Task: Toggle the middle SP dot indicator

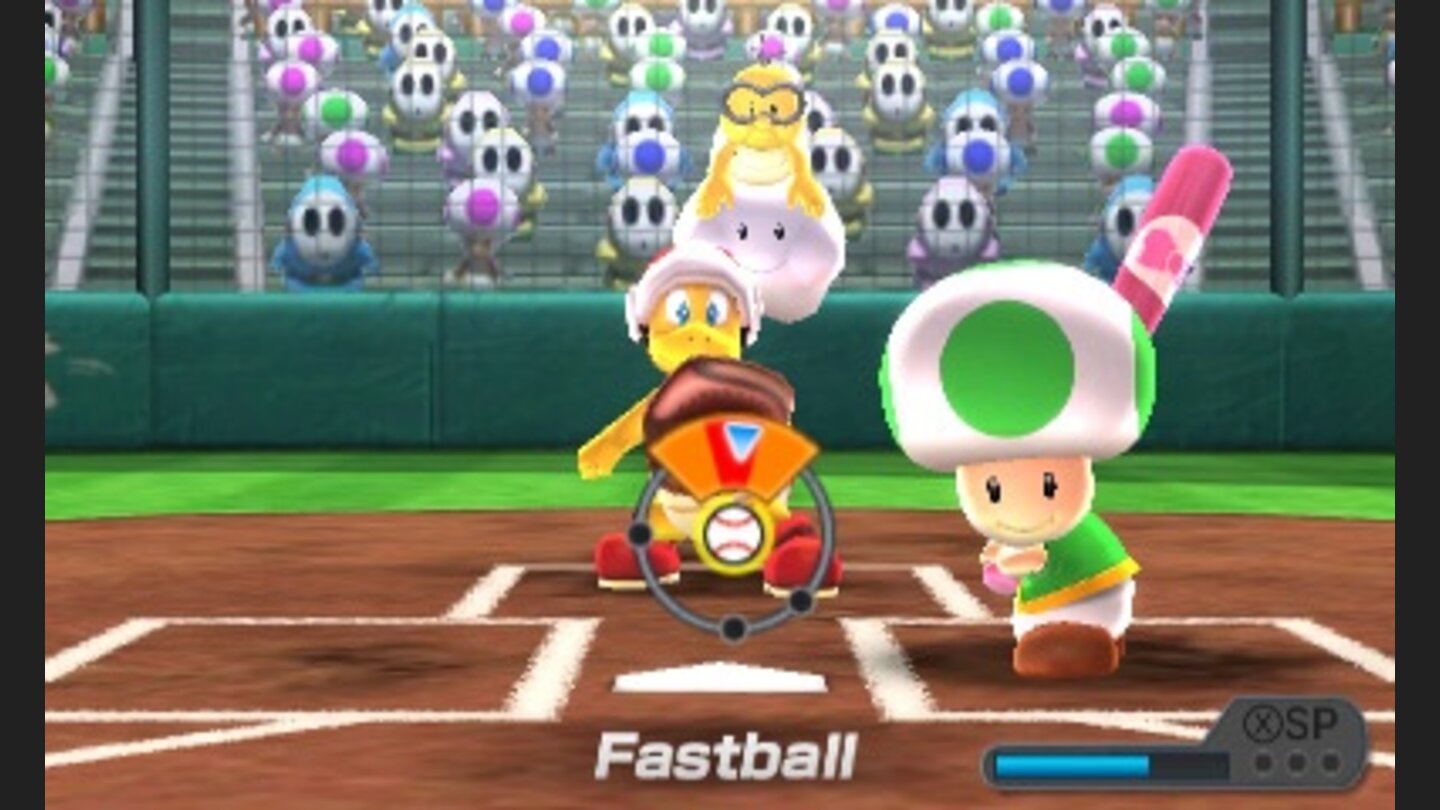Action: [1299, 760]
